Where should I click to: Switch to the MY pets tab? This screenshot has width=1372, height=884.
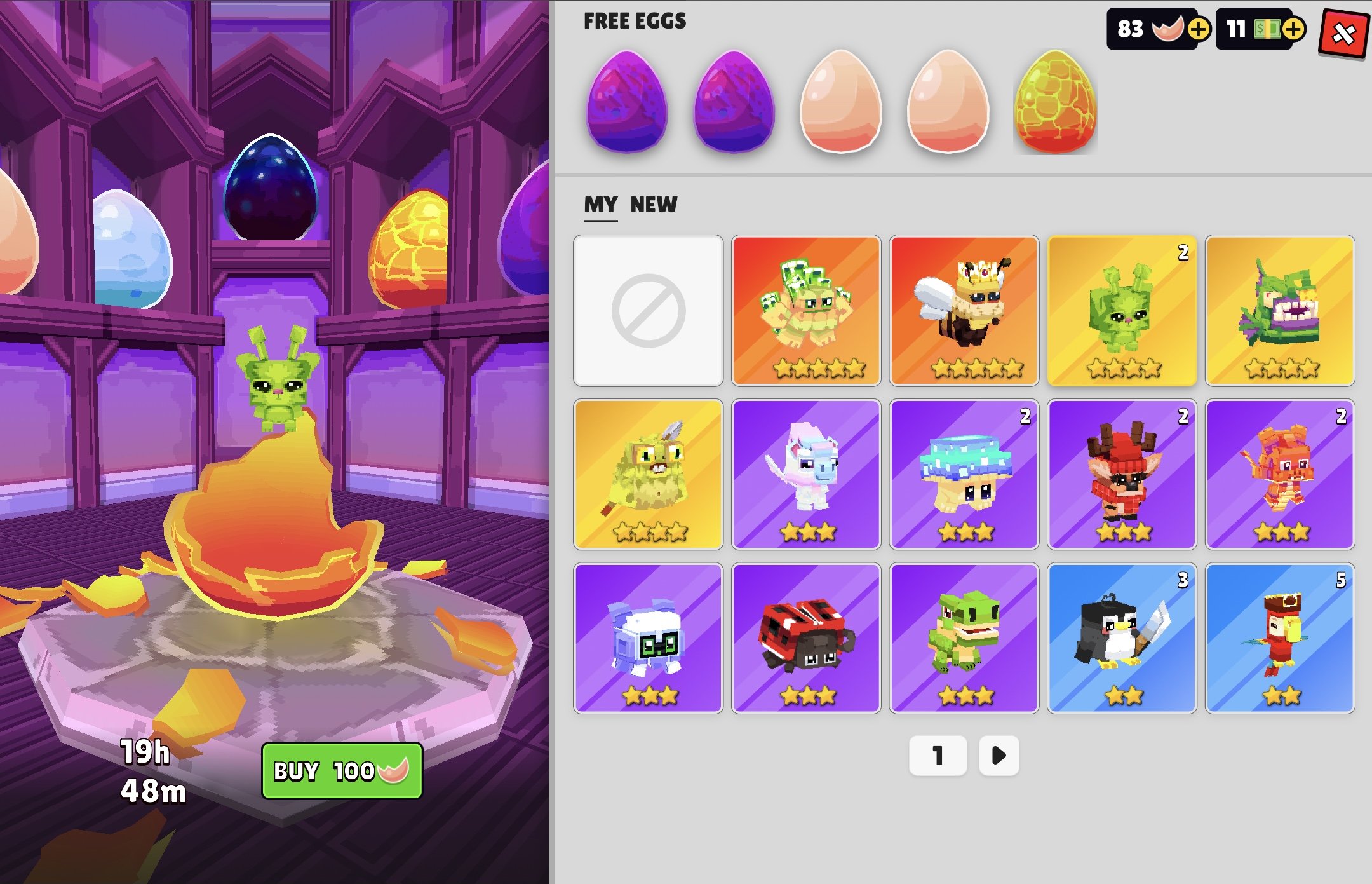(x=600, y=205)
